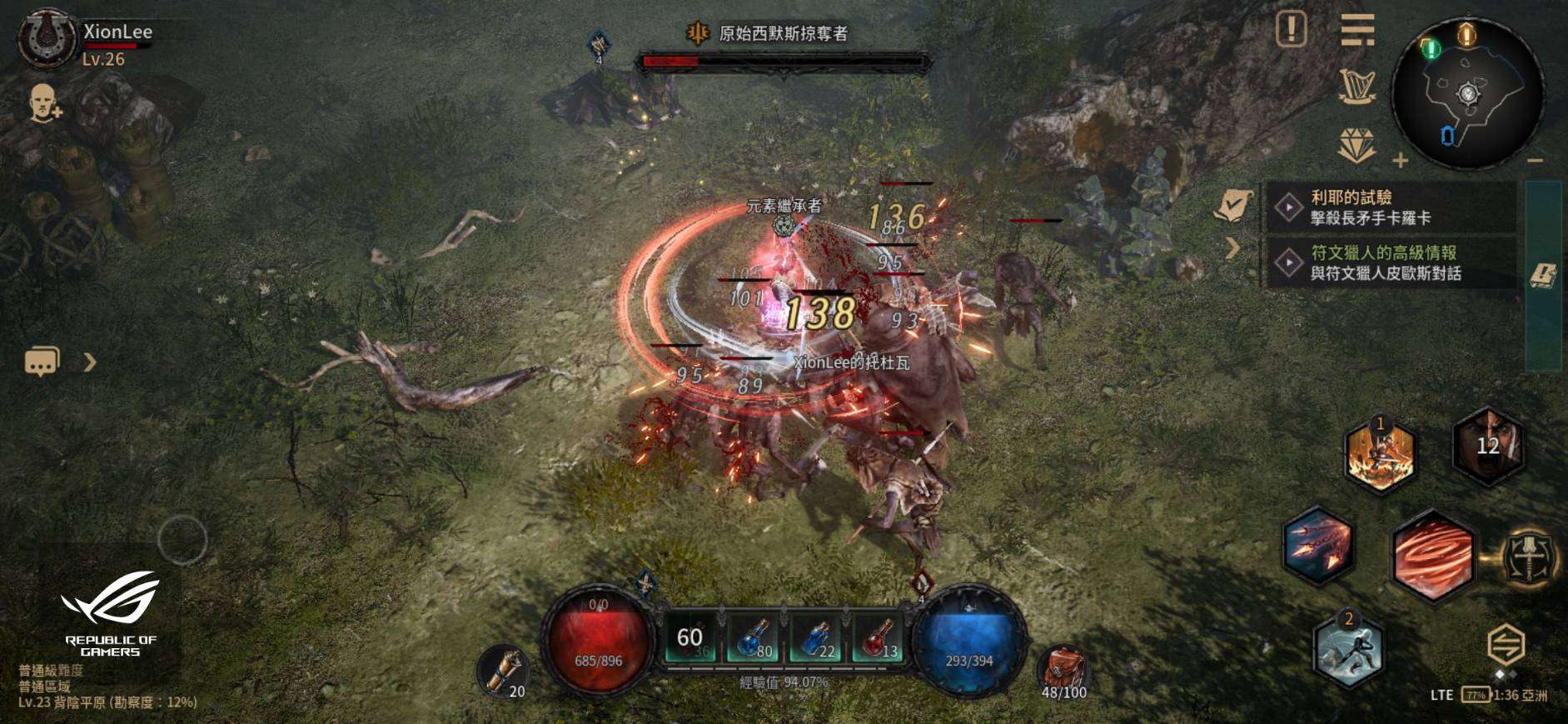Open the chat bubble window
Viewport: 1568px width, 724px height.
point(42,362)
